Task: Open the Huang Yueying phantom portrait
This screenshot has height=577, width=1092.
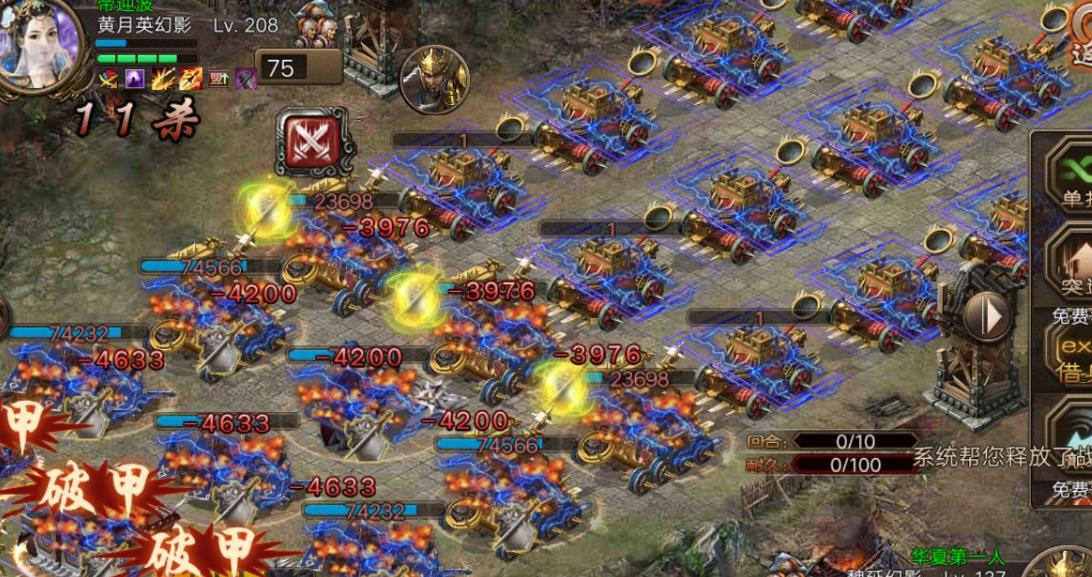Action: click(x=41, y=44)
